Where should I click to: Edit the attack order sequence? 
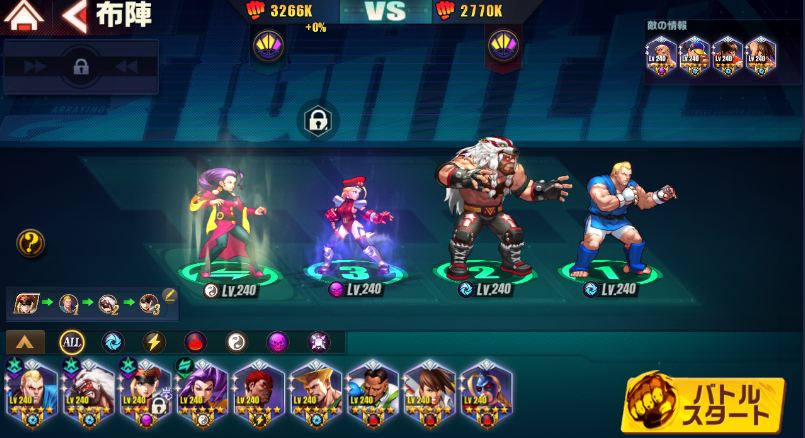pos(169,295)
